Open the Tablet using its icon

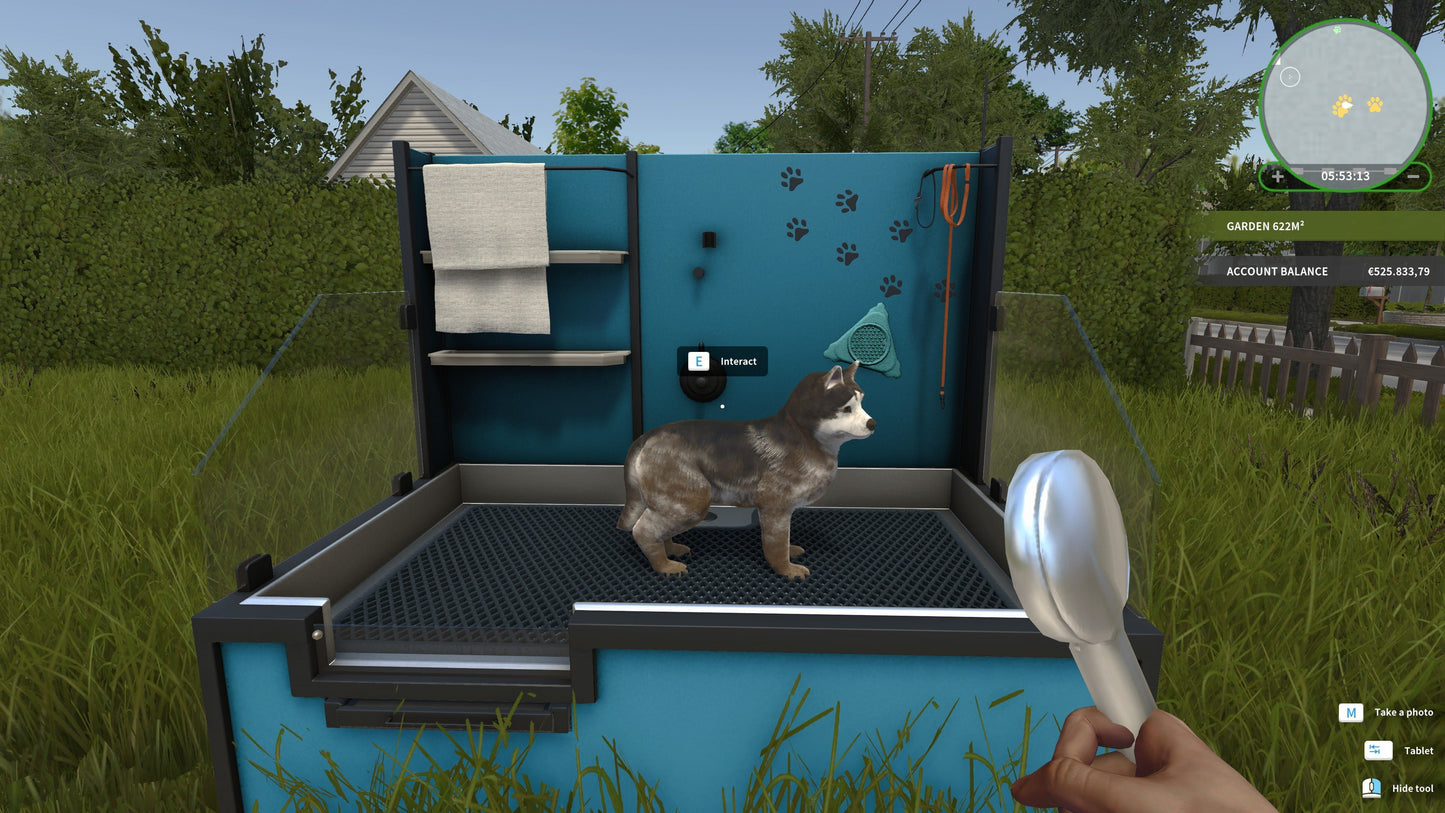tap(1376, 750)
